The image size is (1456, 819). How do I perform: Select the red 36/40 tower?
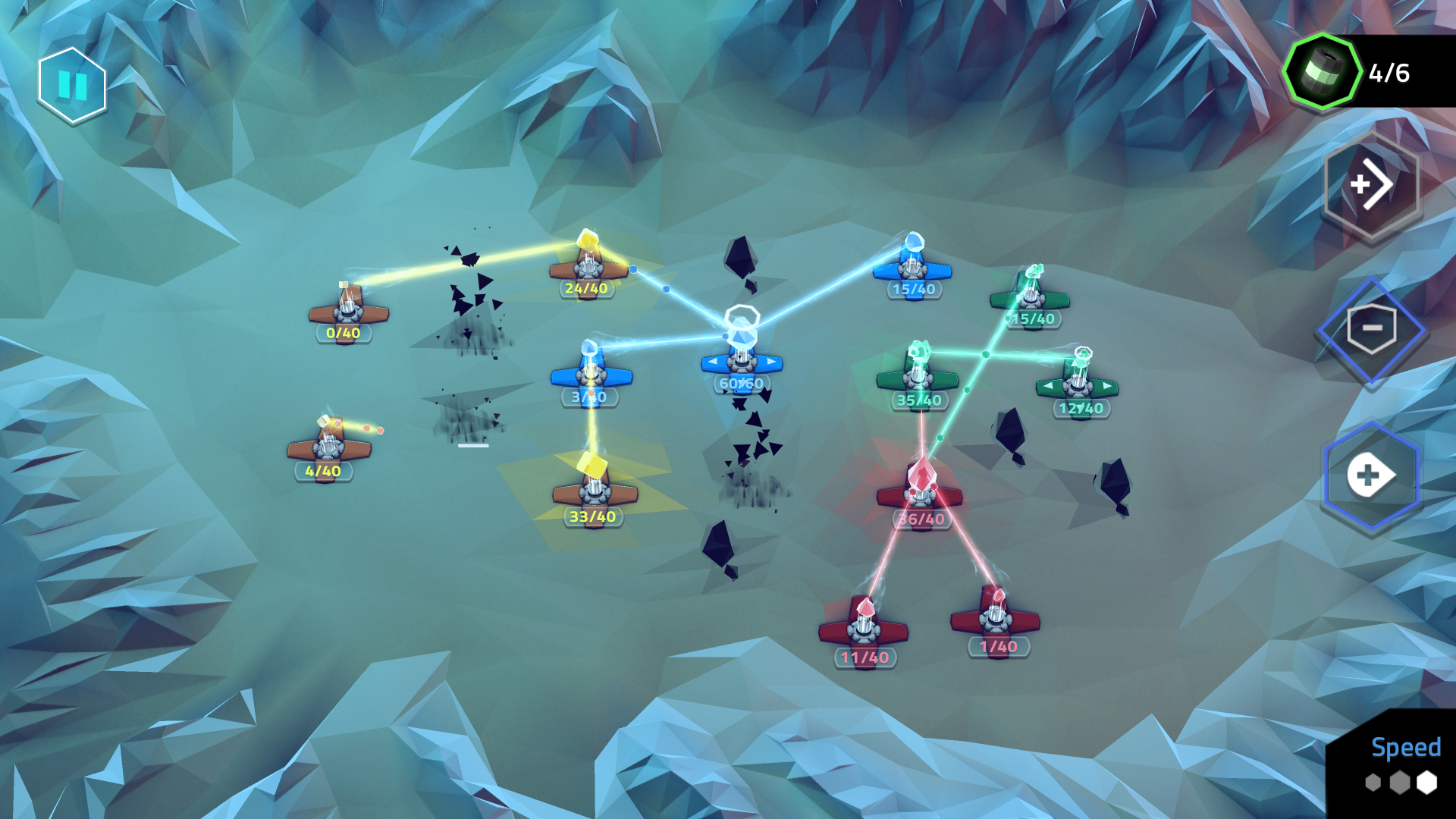pyautogui.click(x=920, y=494)
